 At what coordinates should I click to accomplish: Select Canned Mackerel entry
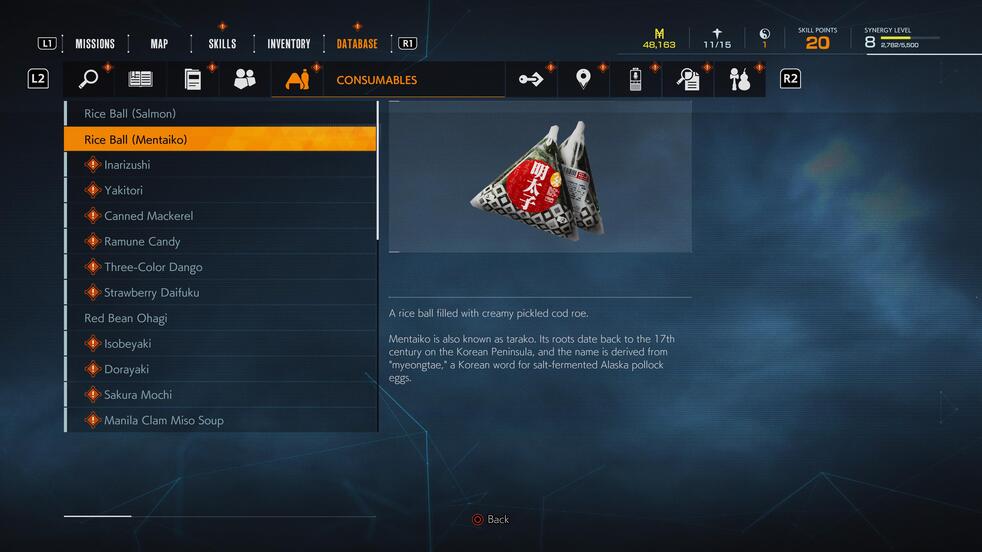pos(220,216)
